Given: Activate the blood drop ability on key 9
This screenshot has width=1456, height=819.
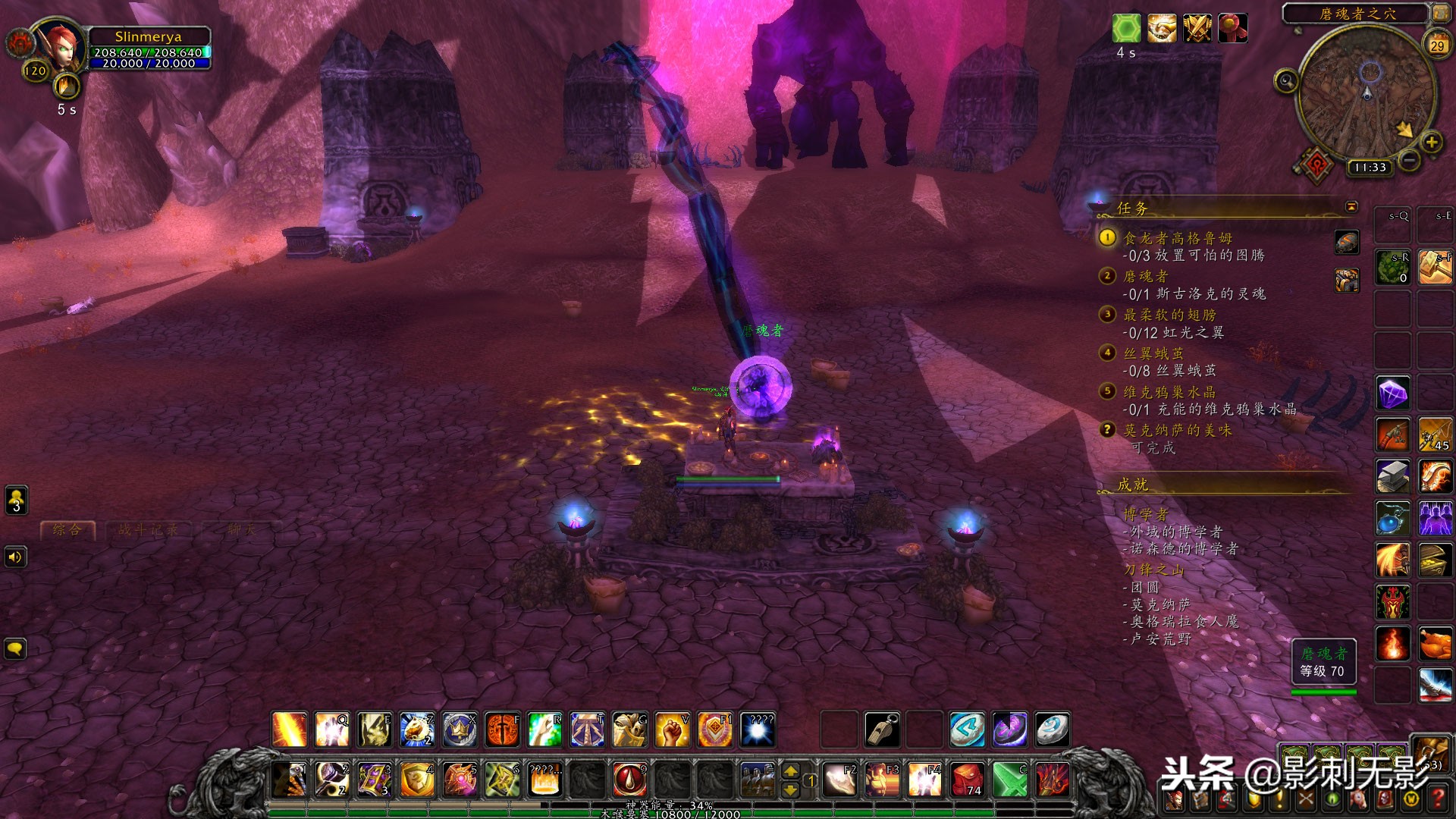Looking at the screenshot, I should click(629, 779).
